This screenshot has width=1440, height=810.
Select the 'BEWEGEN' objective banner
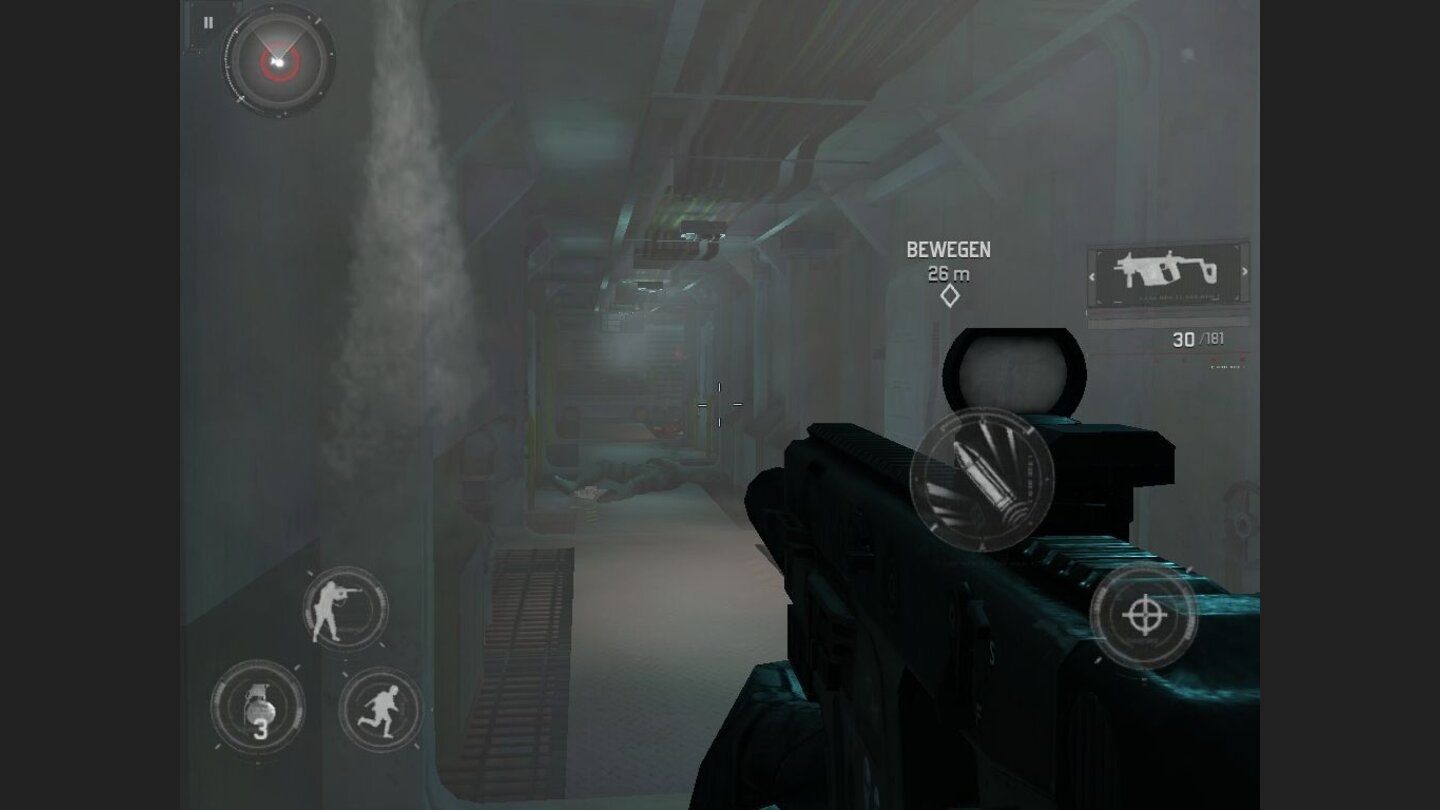948,249
